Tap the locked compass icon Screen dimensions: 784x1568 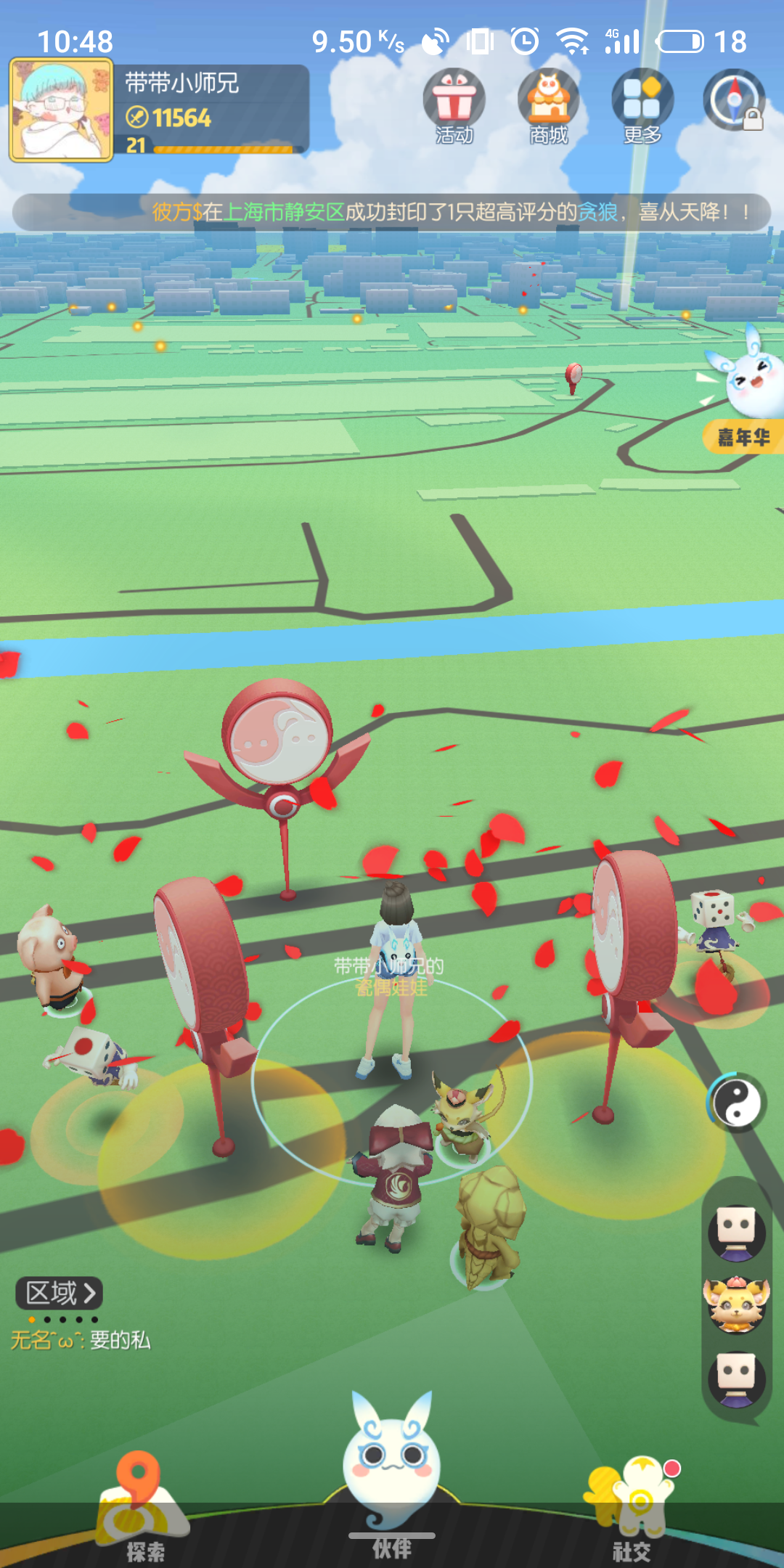point(735,101)
